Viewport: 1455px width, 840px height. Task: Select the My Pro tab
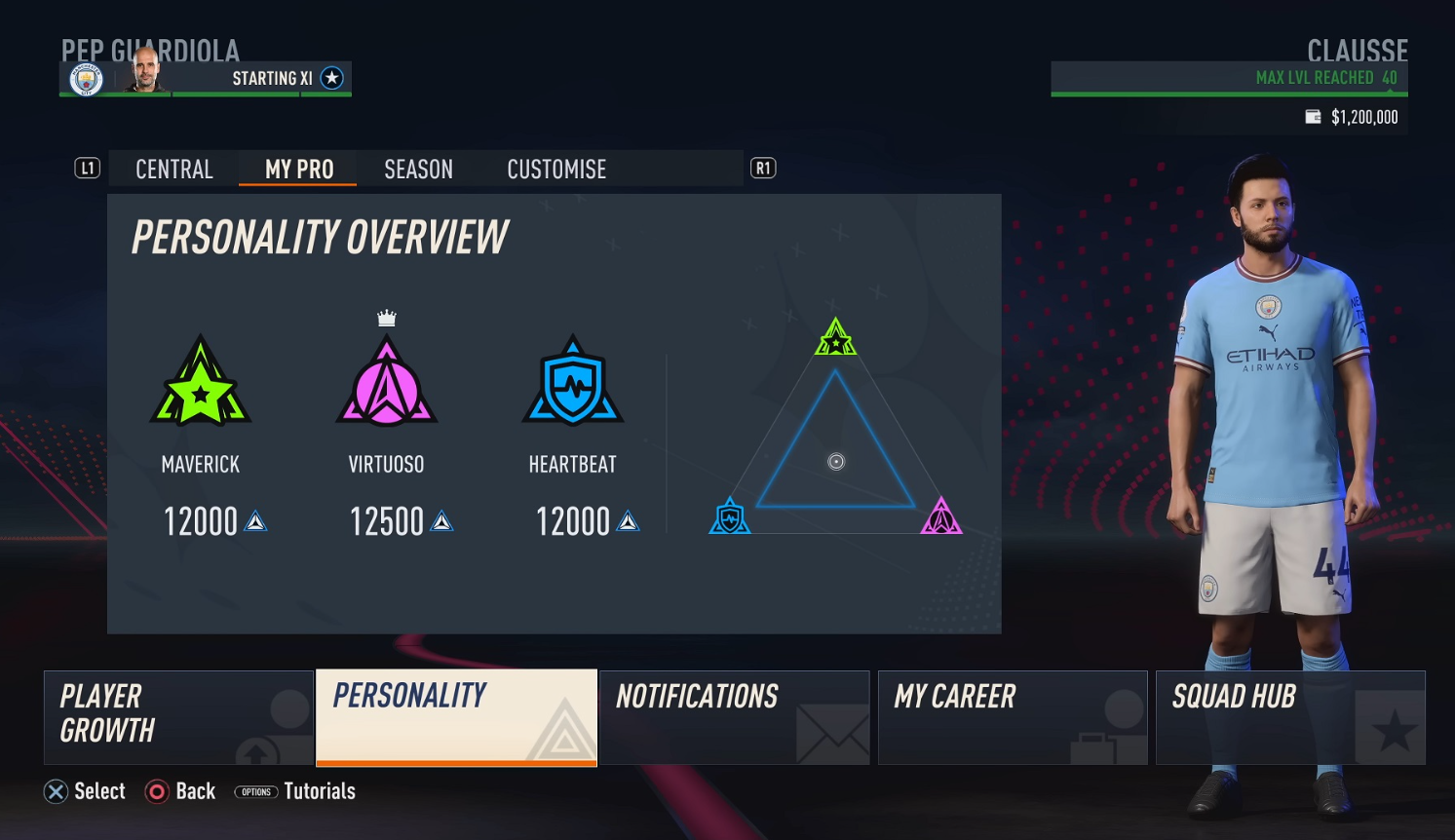[299, 170]
